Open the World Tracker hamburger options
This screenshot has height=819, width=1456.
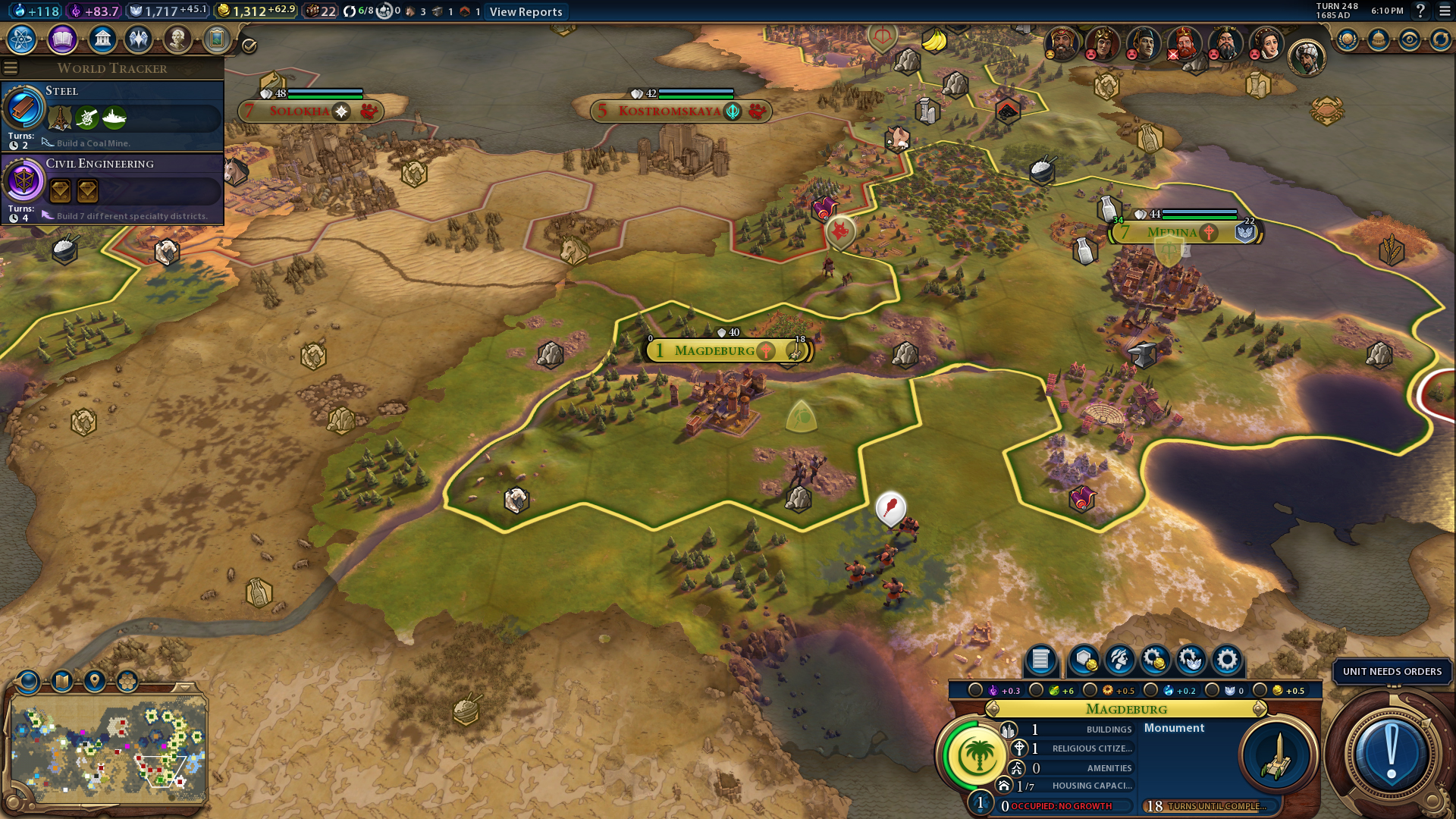point(11,67)
